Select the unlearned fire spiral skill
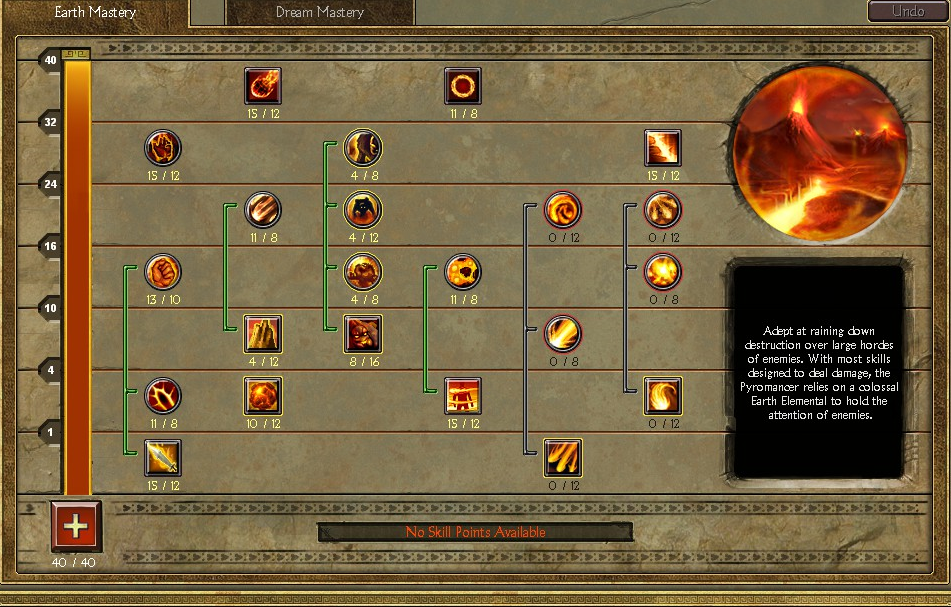This screenshot has height=607, width=951. [563, 210]
